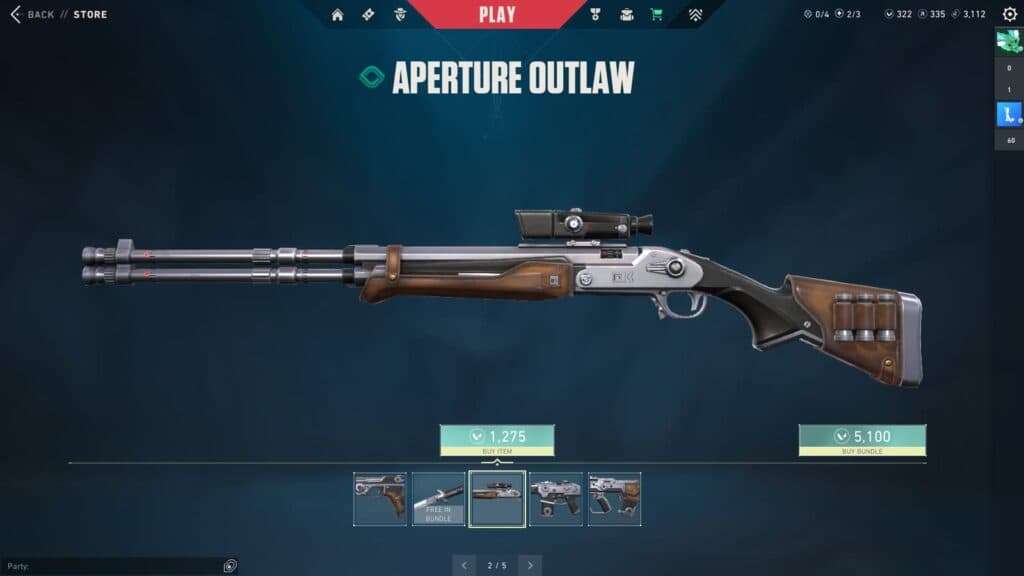Image resolution: width=1024 pixels, height=576 pixels.
Task: Click the red PLAY button
Action: [497, 14]
